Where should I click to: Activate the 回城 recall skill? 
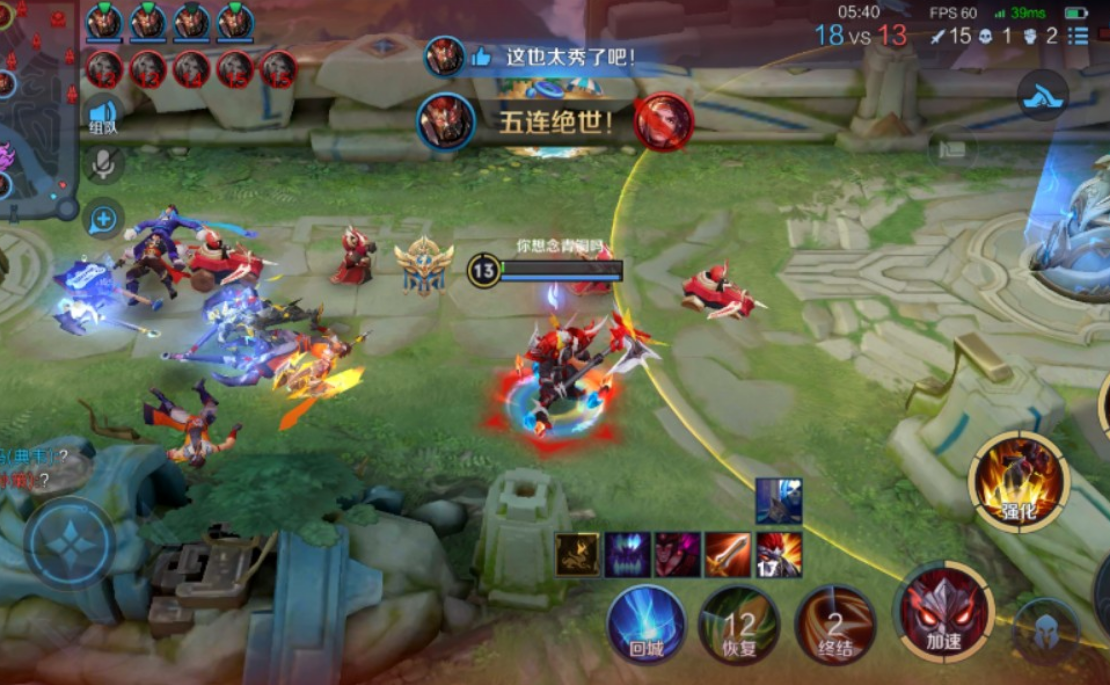click(x=647, y=625)
